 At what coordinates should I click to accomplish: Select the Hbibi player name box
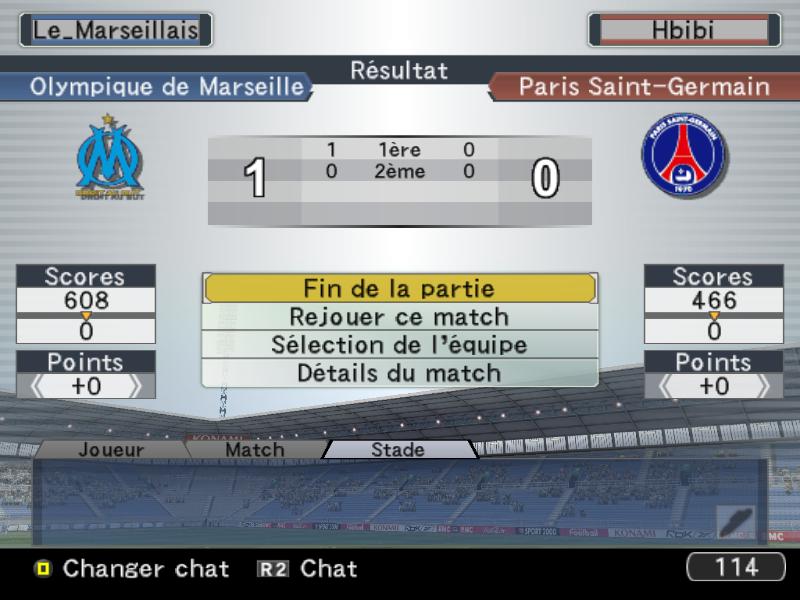pos(683,30)
